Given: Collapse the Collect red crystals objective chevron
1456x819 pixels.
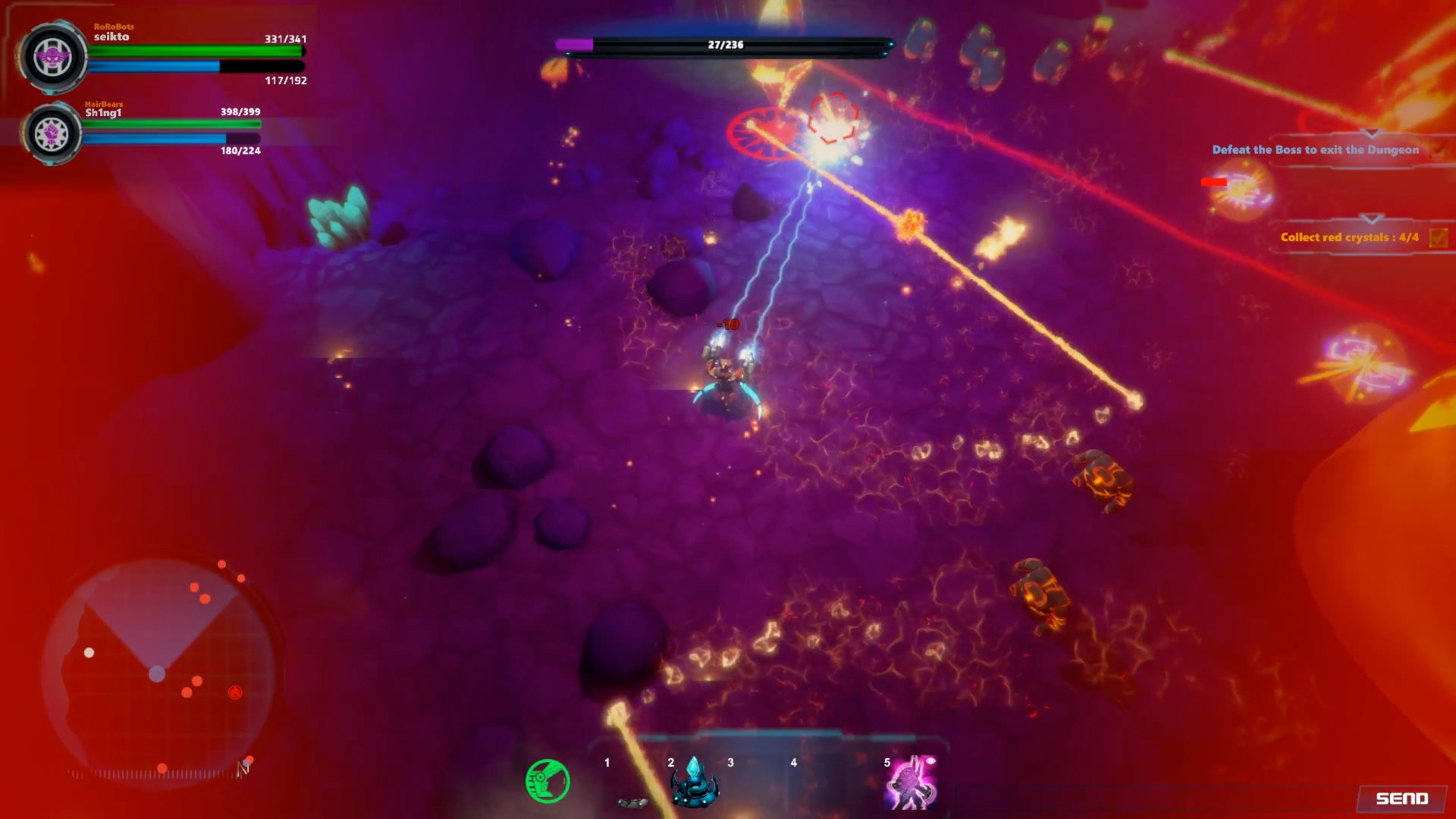Looking at the screenshot, I should coord(1371,220).
